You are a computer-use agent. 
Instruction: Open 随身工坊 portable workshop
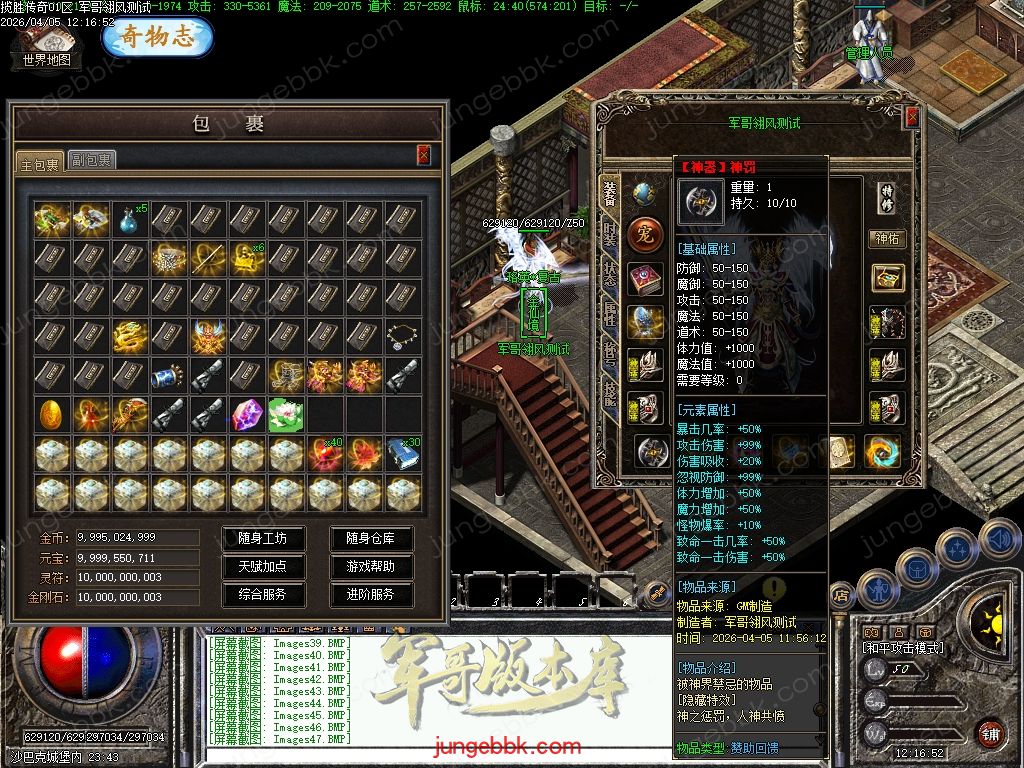(x=262, y=538)
